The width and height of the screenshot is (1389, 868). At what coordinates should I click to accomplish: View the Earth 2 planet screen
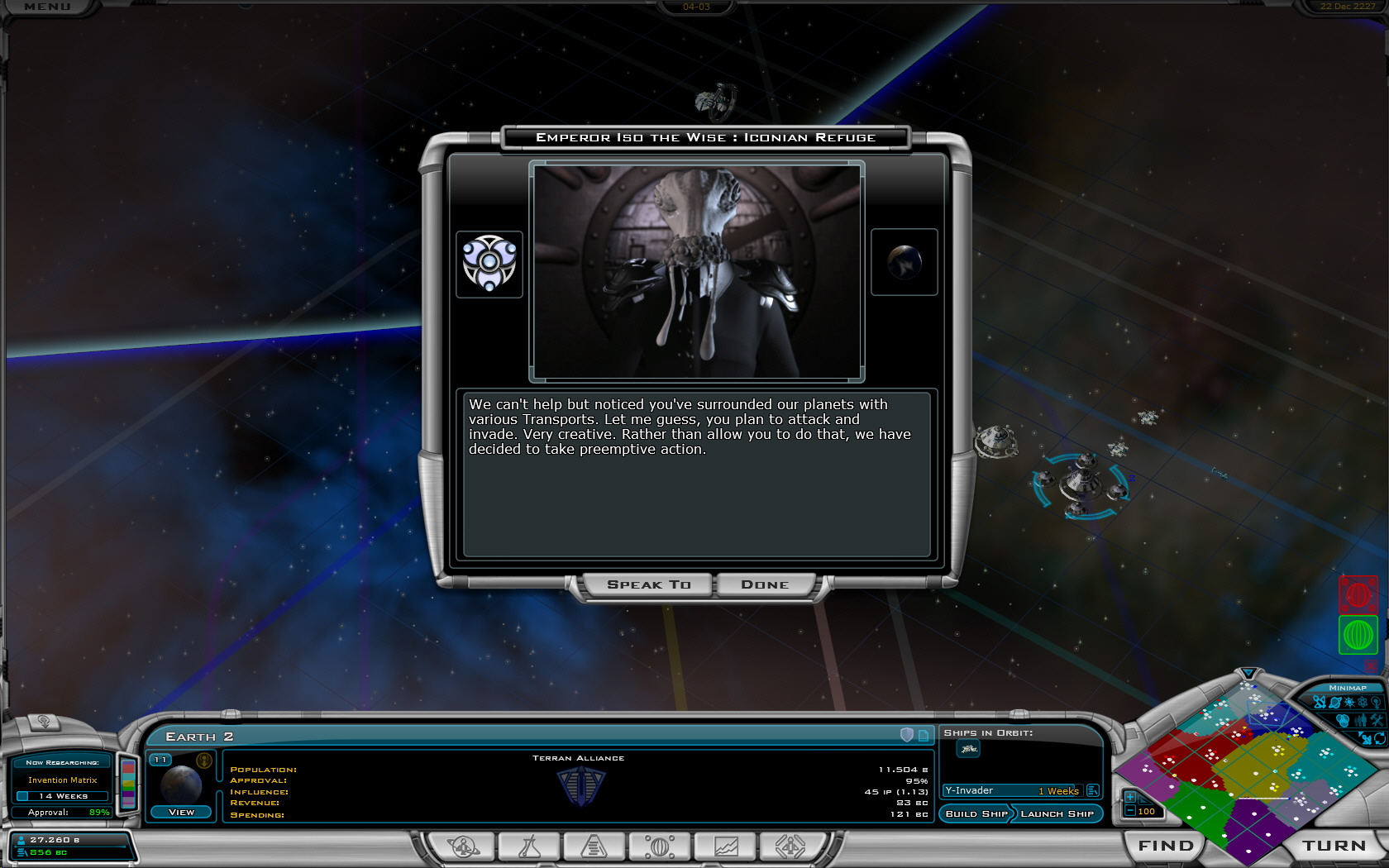click(x=181, y=812)
